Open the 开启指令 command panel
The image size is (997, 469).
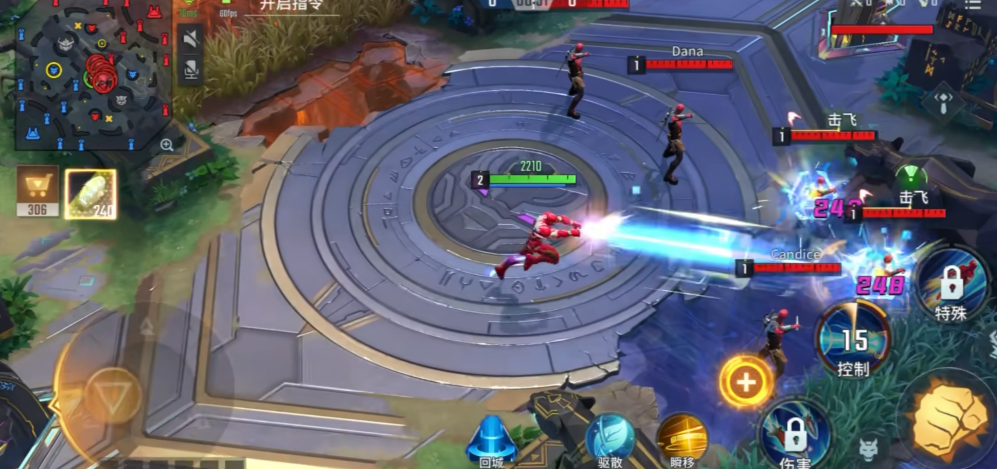pos(288,6)
